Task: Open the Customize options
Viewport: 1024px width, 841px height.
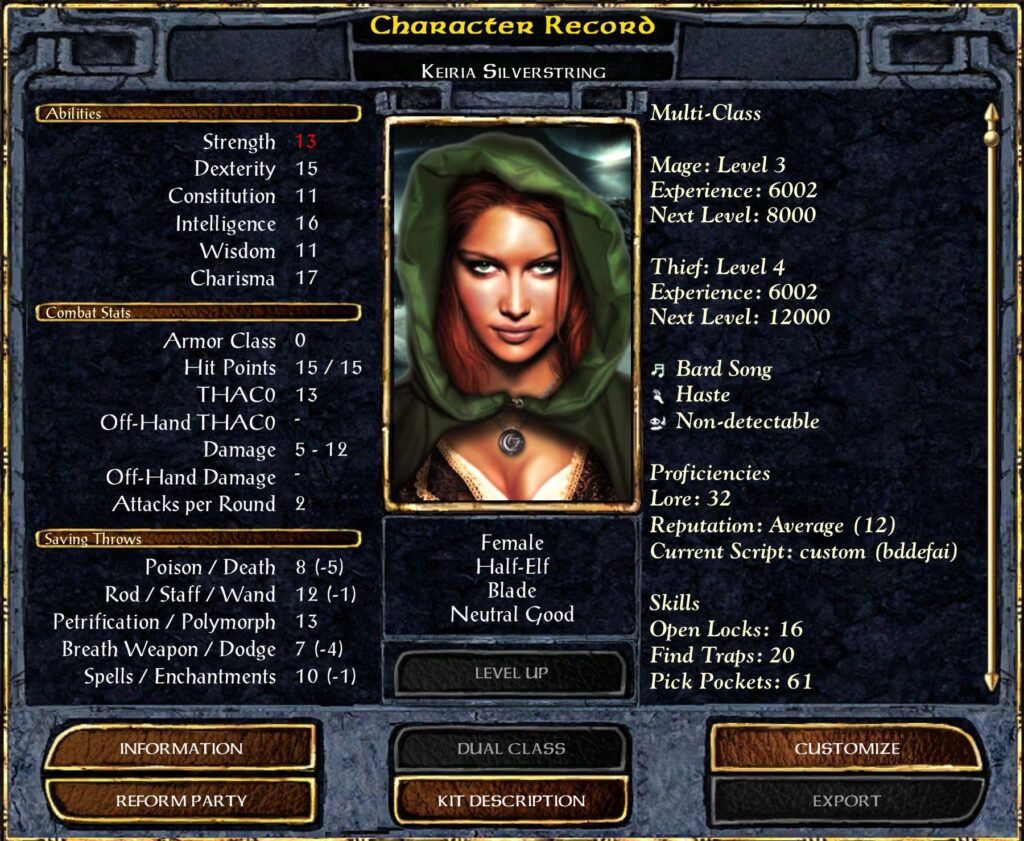Action: point(846,748)
